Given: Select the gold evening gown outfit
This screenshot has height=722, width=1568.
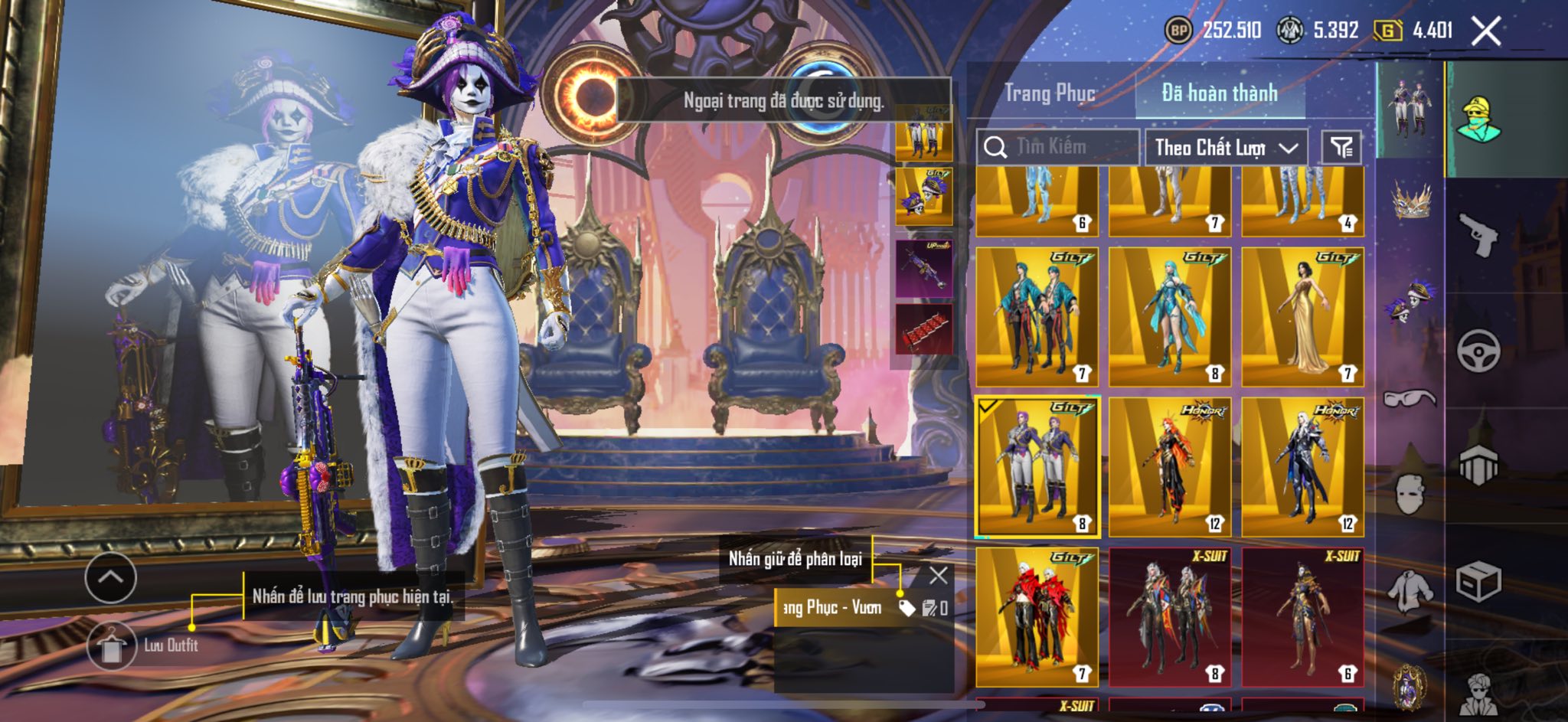Looking at the screenshot, I should pos(1302,316).
